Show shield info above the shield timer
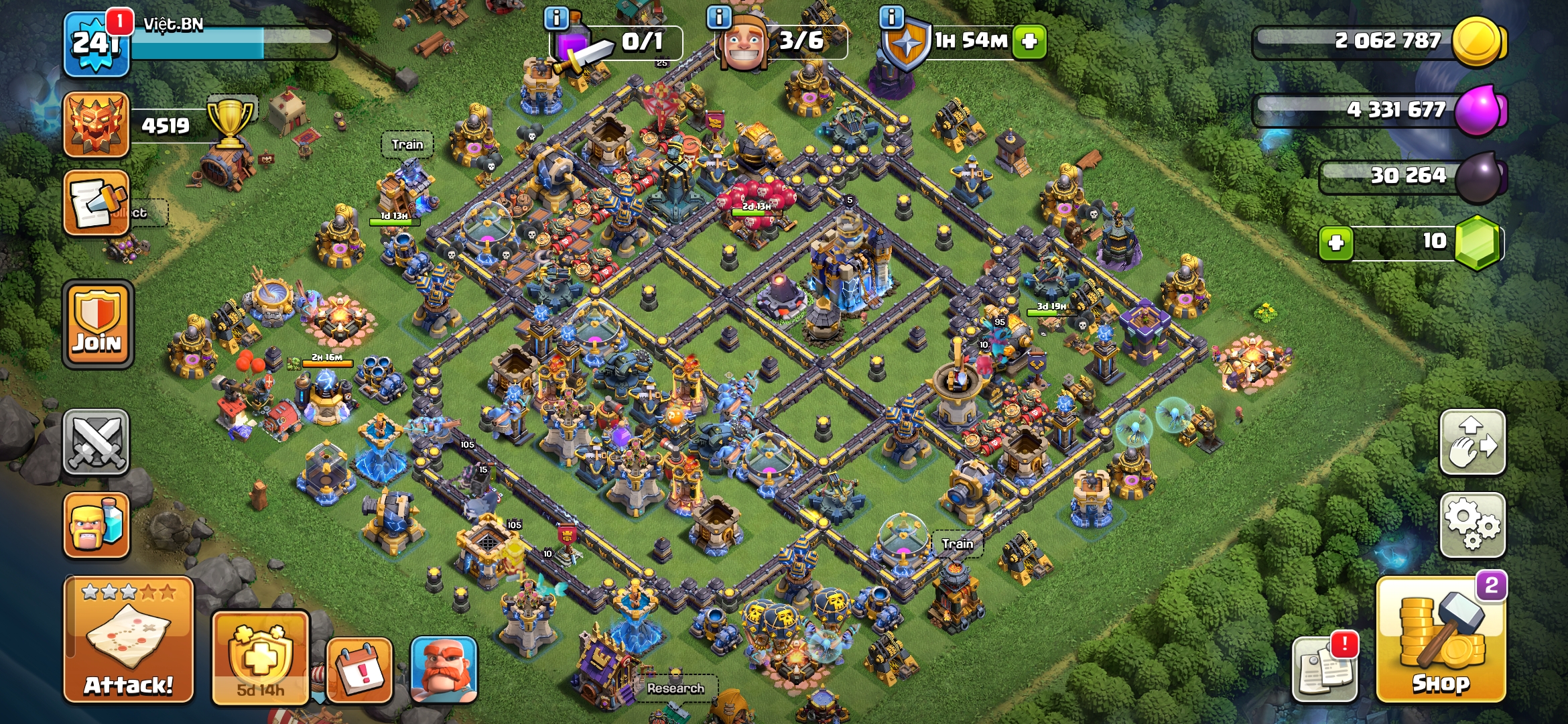 (891, 17)
